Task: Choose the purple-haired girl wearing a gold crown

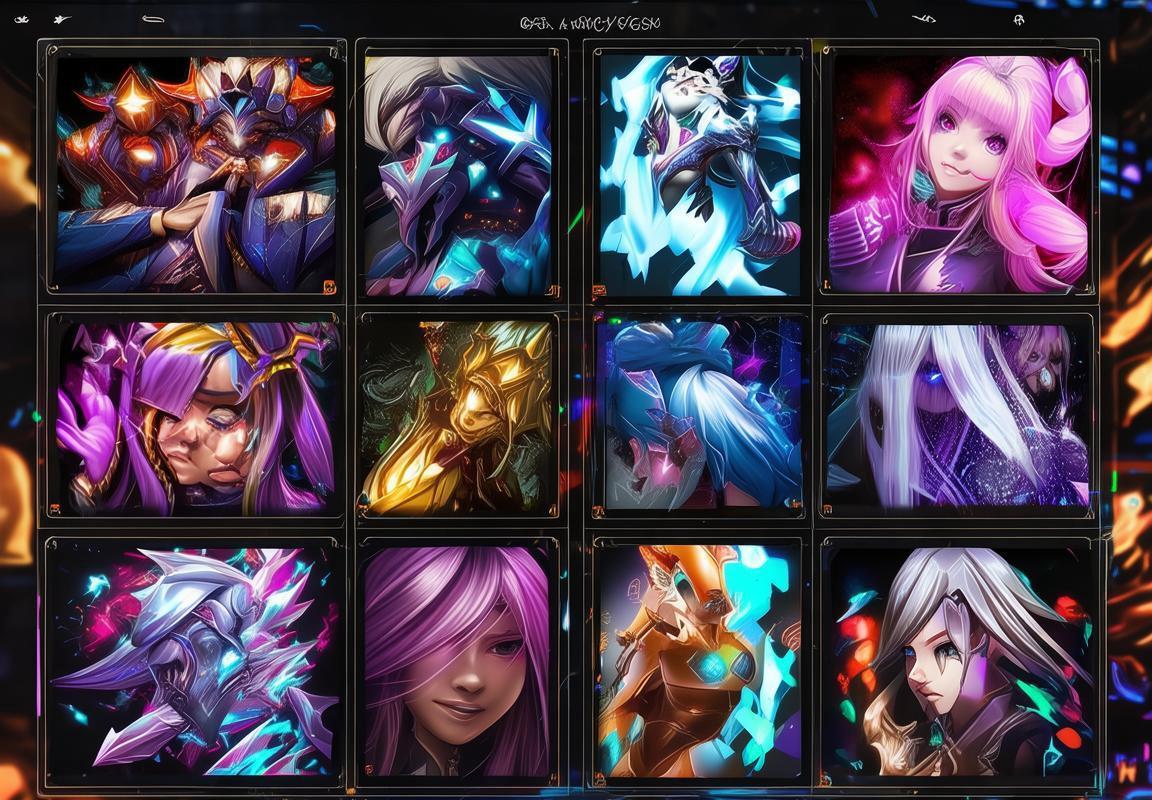Action: [x=195, y=416]
